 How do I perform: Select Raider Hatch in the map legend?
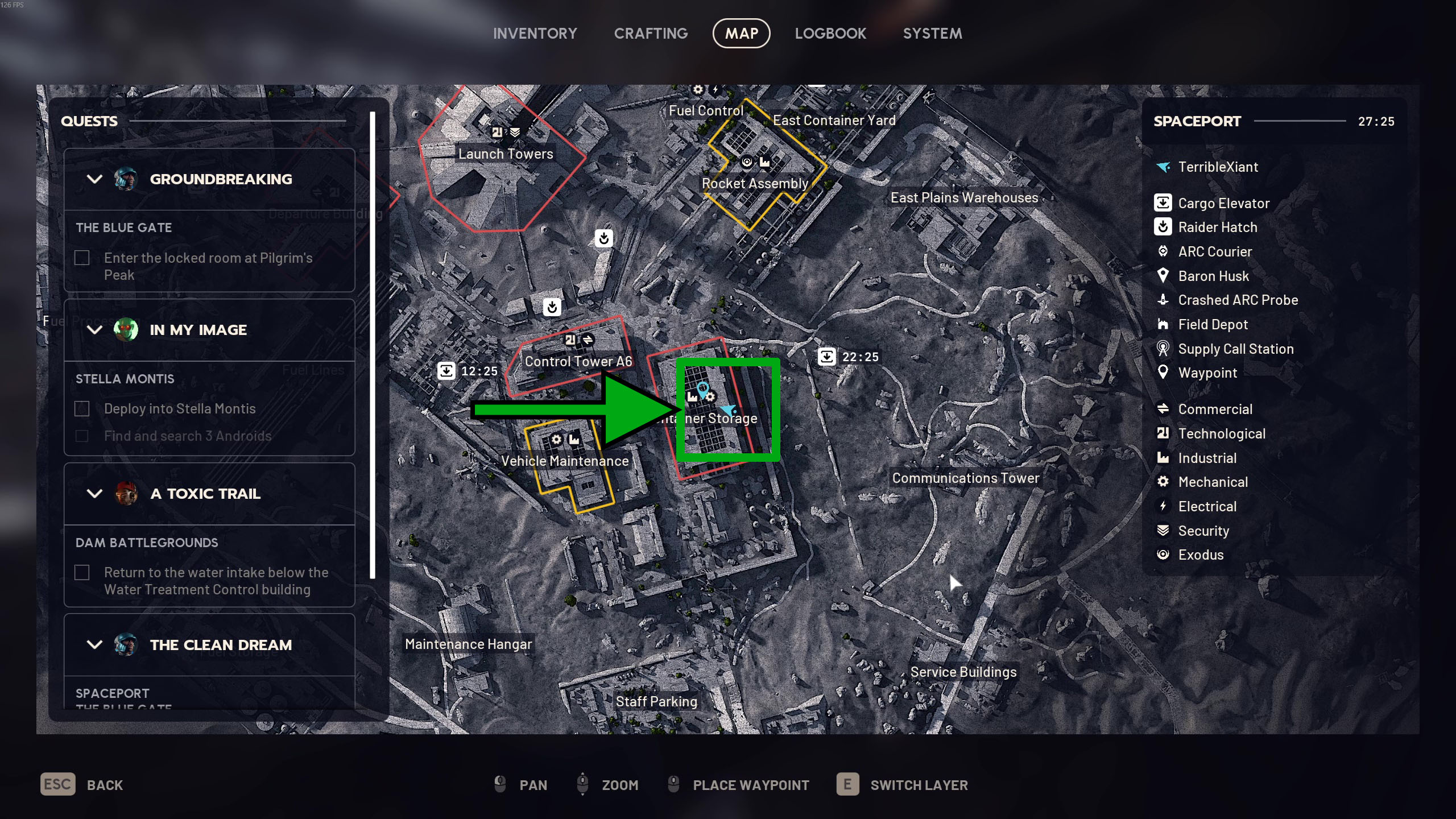pyautogui.click(x=1217, y=227)
